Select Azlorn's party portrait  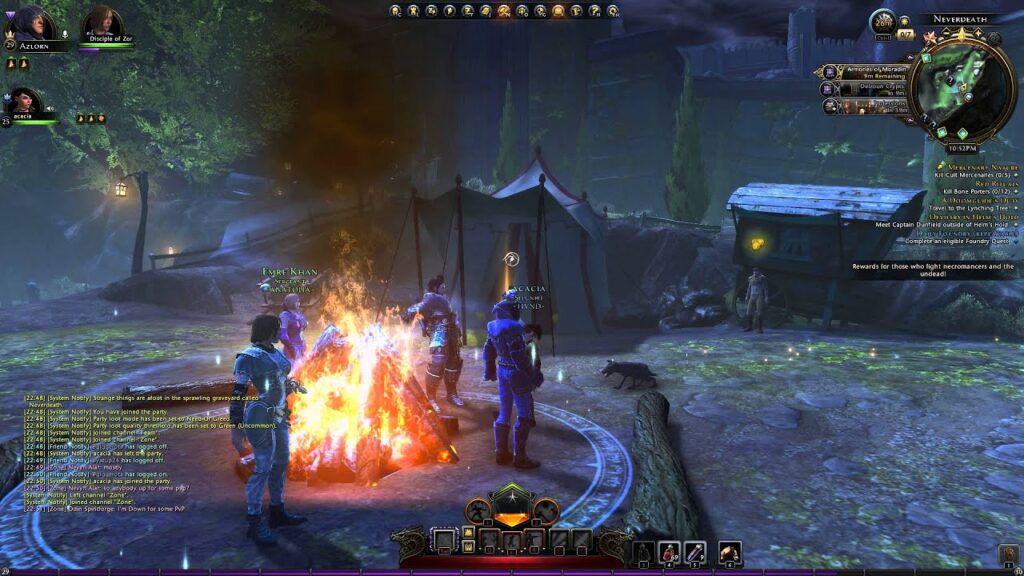click(34, 24)
